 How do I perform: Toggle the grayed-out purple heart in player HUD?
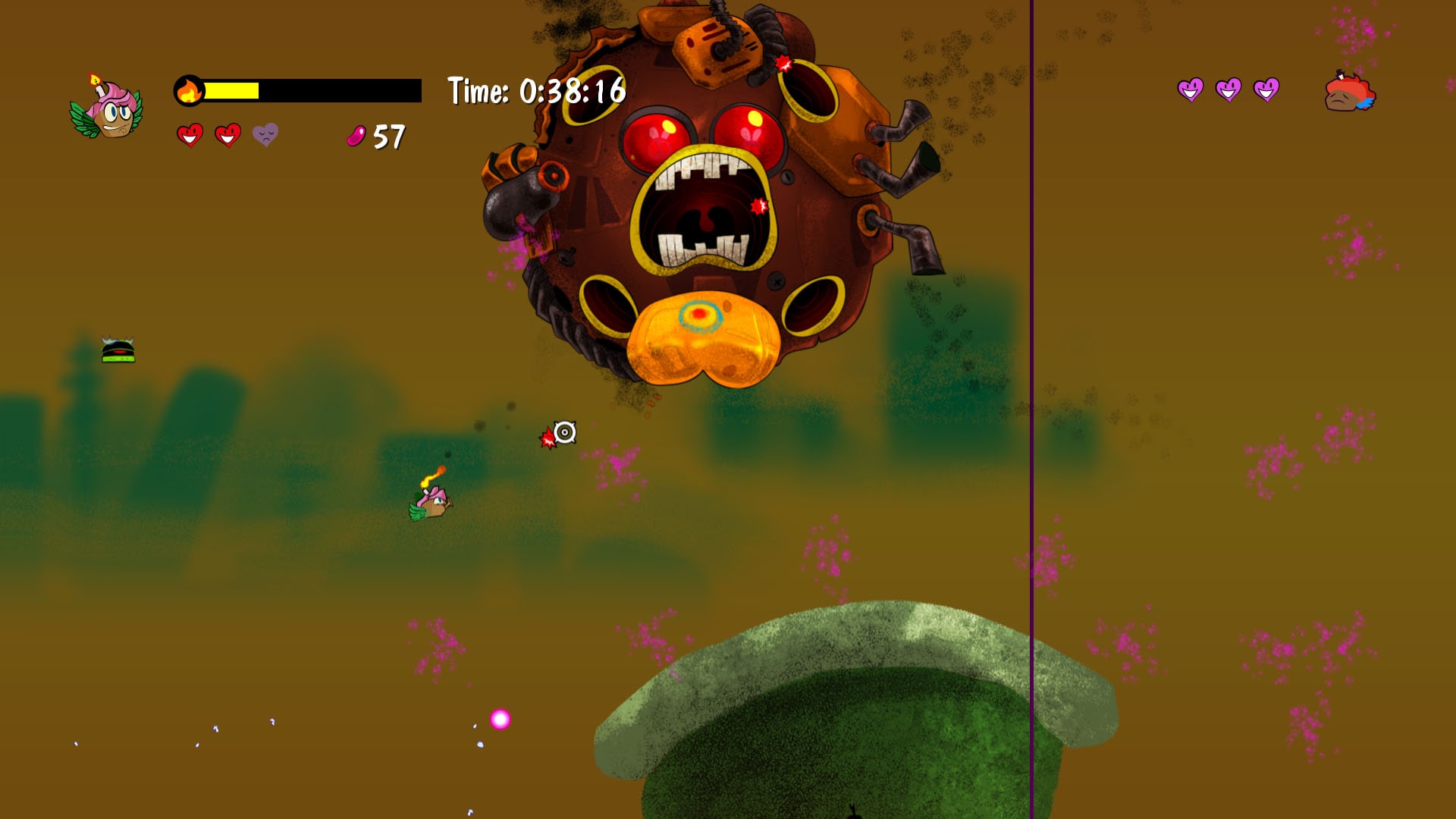(x=265, y=136)
